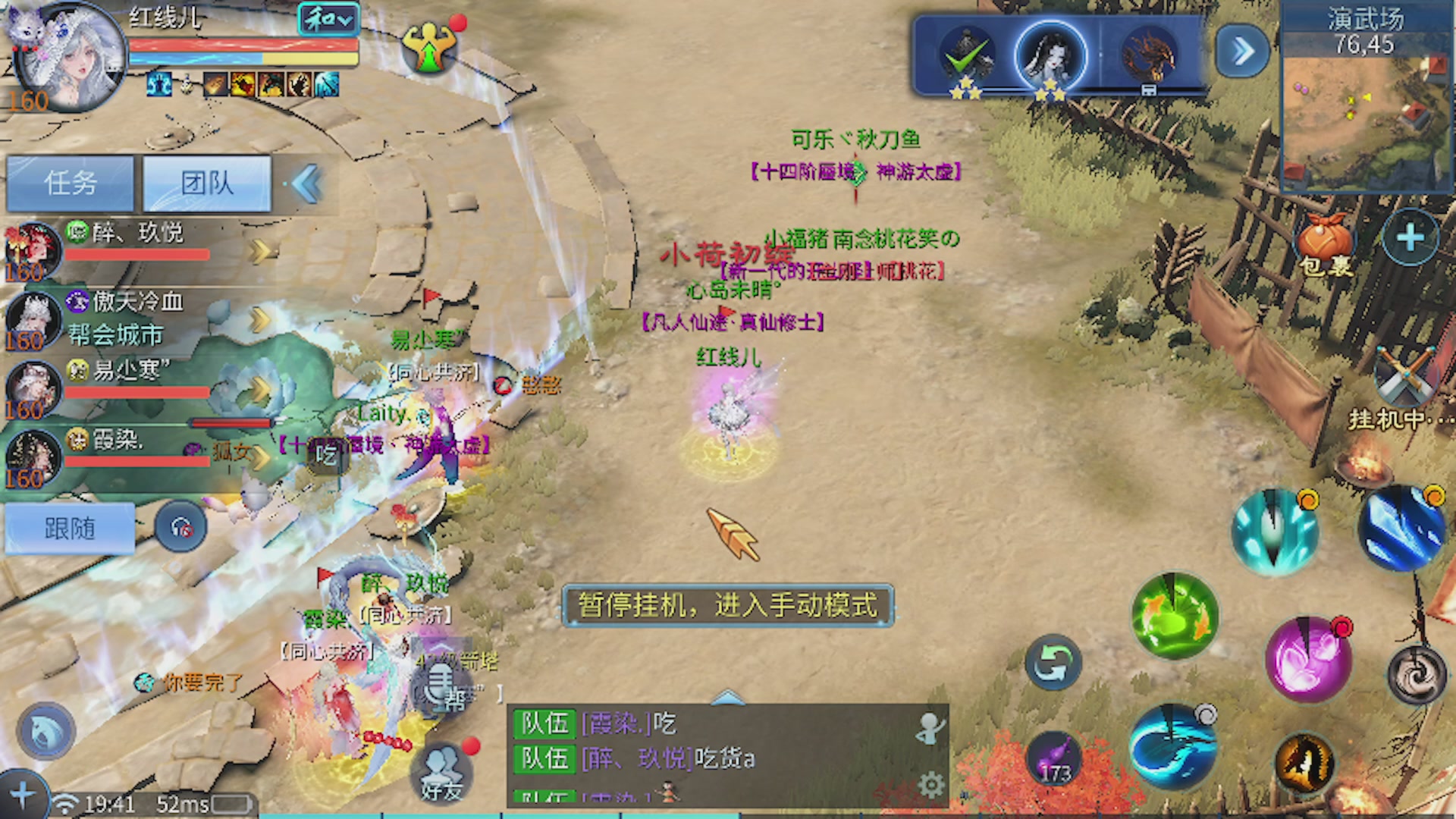Open the 好友 friends panel
This screenshot has width=1456, height=819.
point(440,772)
